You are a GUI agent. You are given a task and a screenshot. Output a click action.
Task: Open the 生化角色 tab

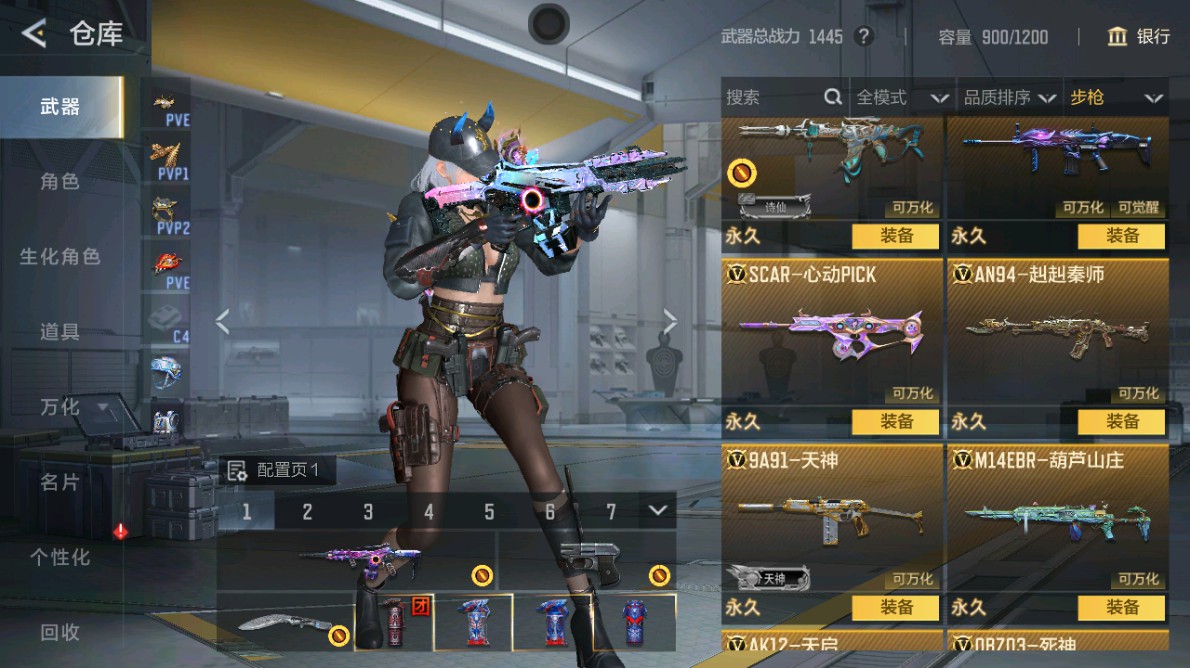point(60,256)
